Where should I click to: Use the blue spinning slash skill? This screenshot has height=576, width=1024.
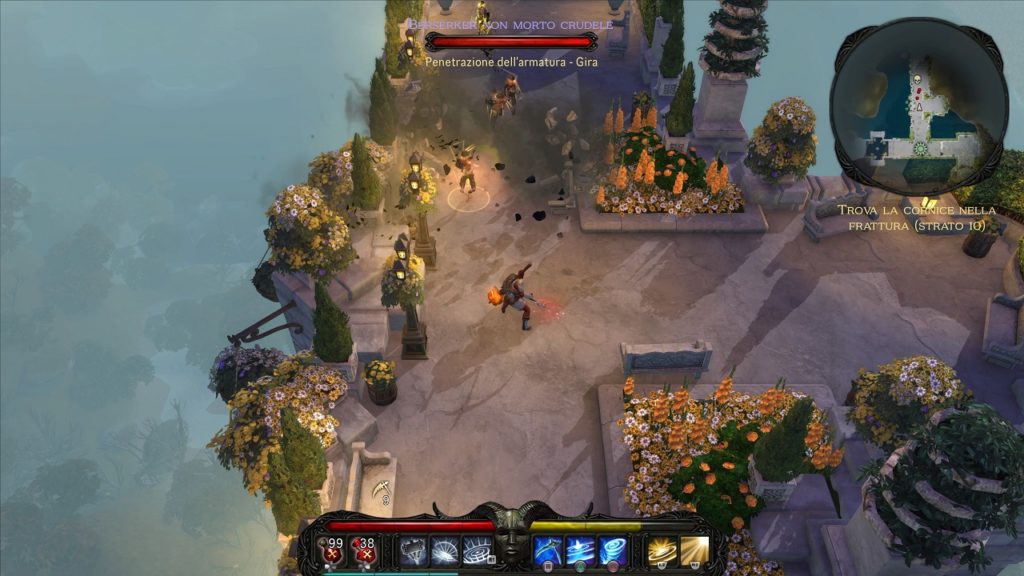[x=579, y=550]
